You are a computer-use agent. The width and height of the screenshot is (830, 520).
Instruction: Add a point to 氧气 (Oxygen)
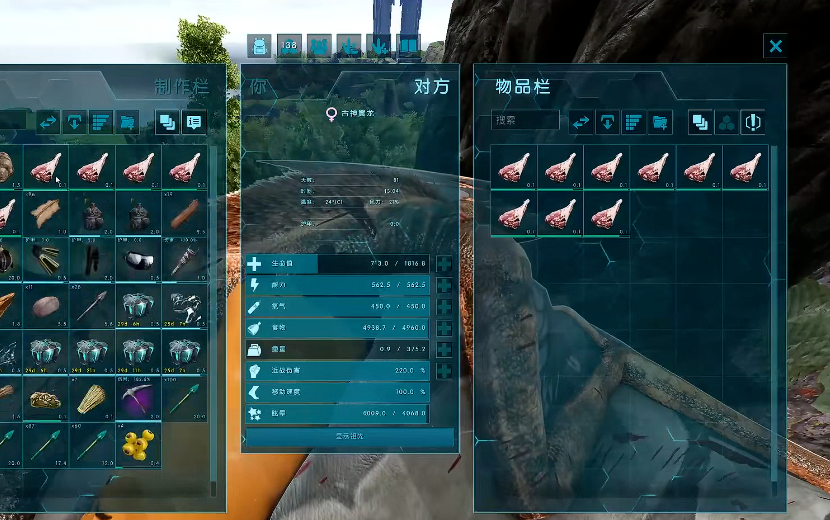(x=444, y=307)
